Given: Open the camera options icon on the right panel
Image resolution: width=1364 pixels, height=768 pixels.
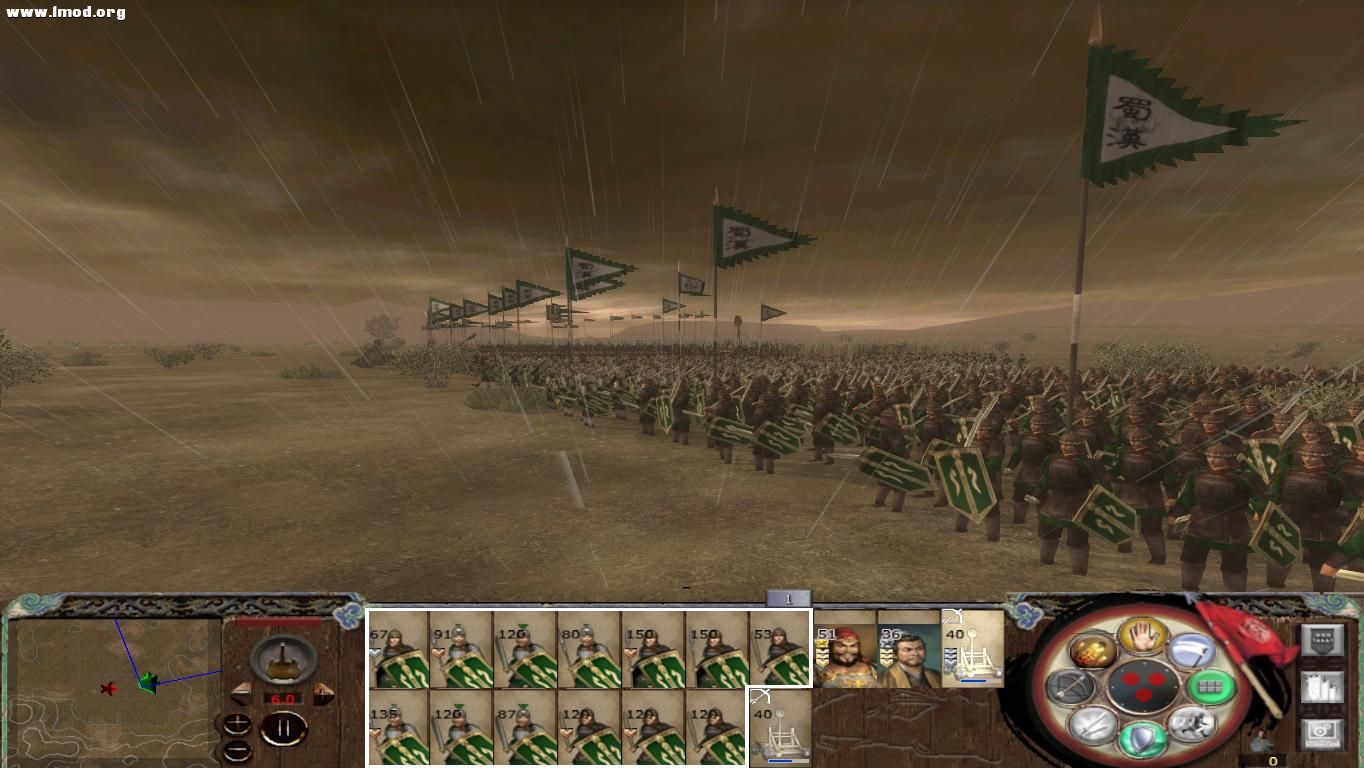Looking at the screenshot, I should (1323, 733).
